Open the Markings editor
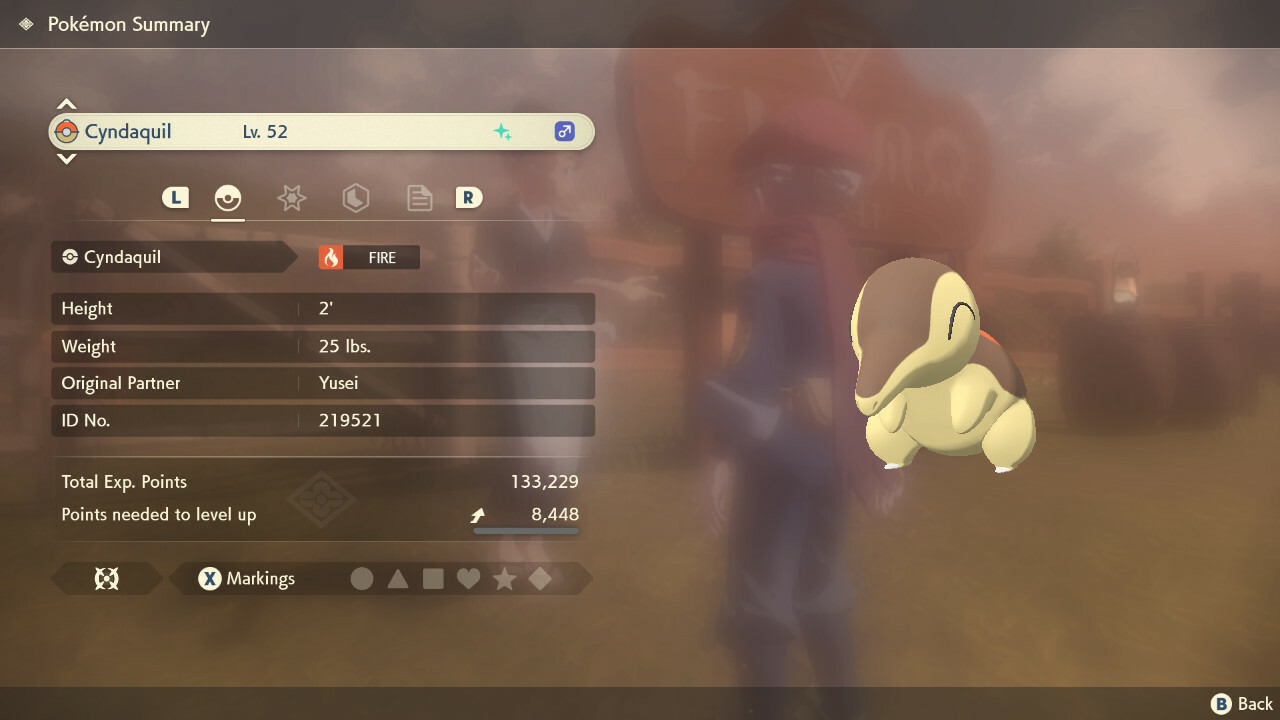Screen dimensions: 1280x720 (x=246, y=578)
